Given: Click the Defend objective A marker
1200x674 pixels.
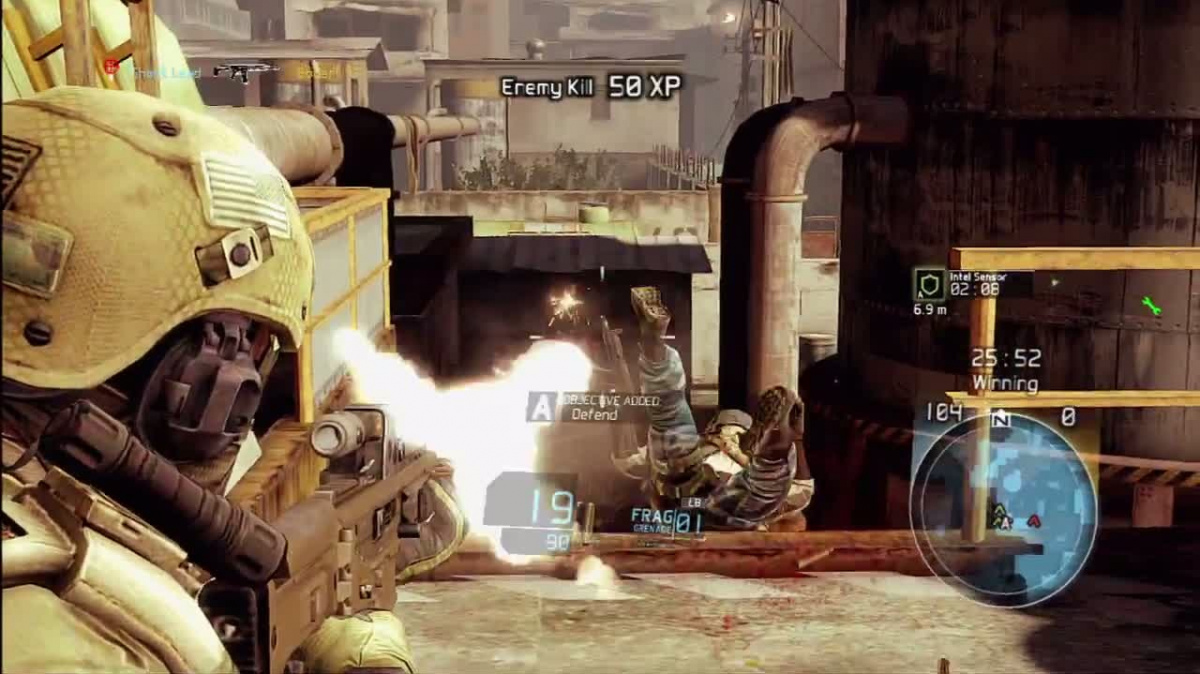Looking at the screenshot, I should 540,406.
